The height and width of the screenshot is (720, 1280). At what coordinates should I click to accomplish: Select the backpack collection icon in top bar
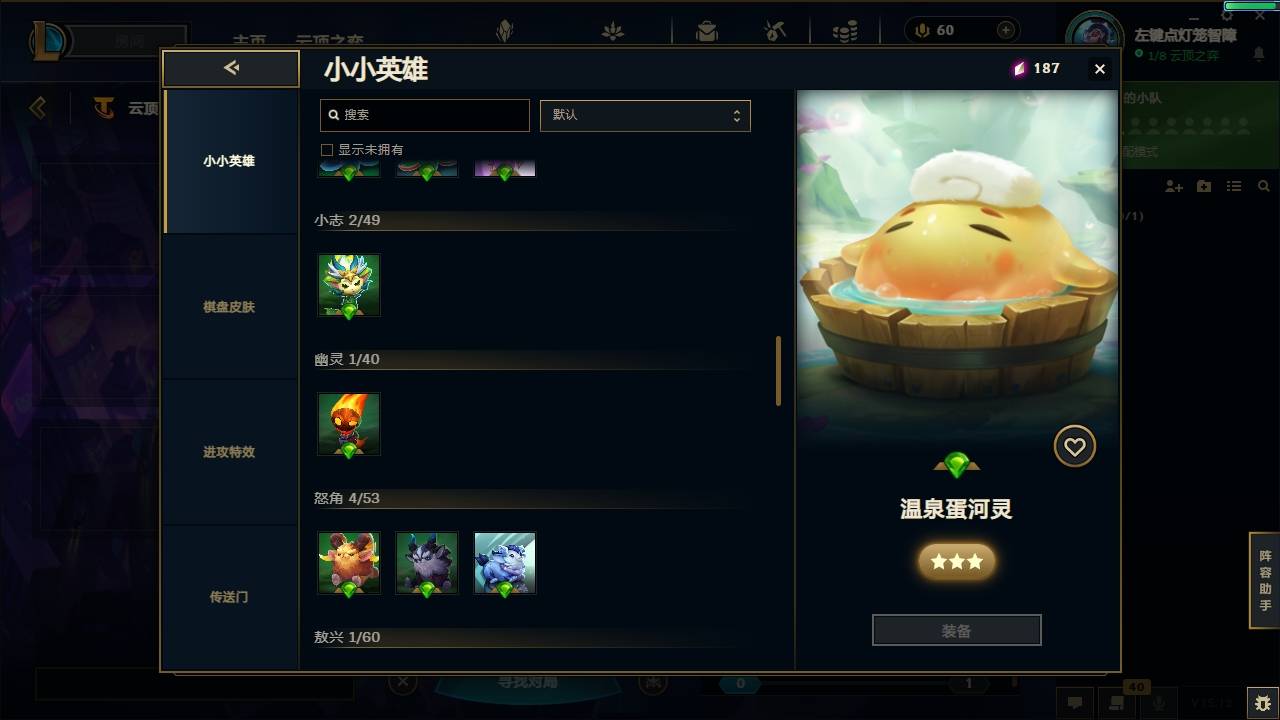coord(706,30)
